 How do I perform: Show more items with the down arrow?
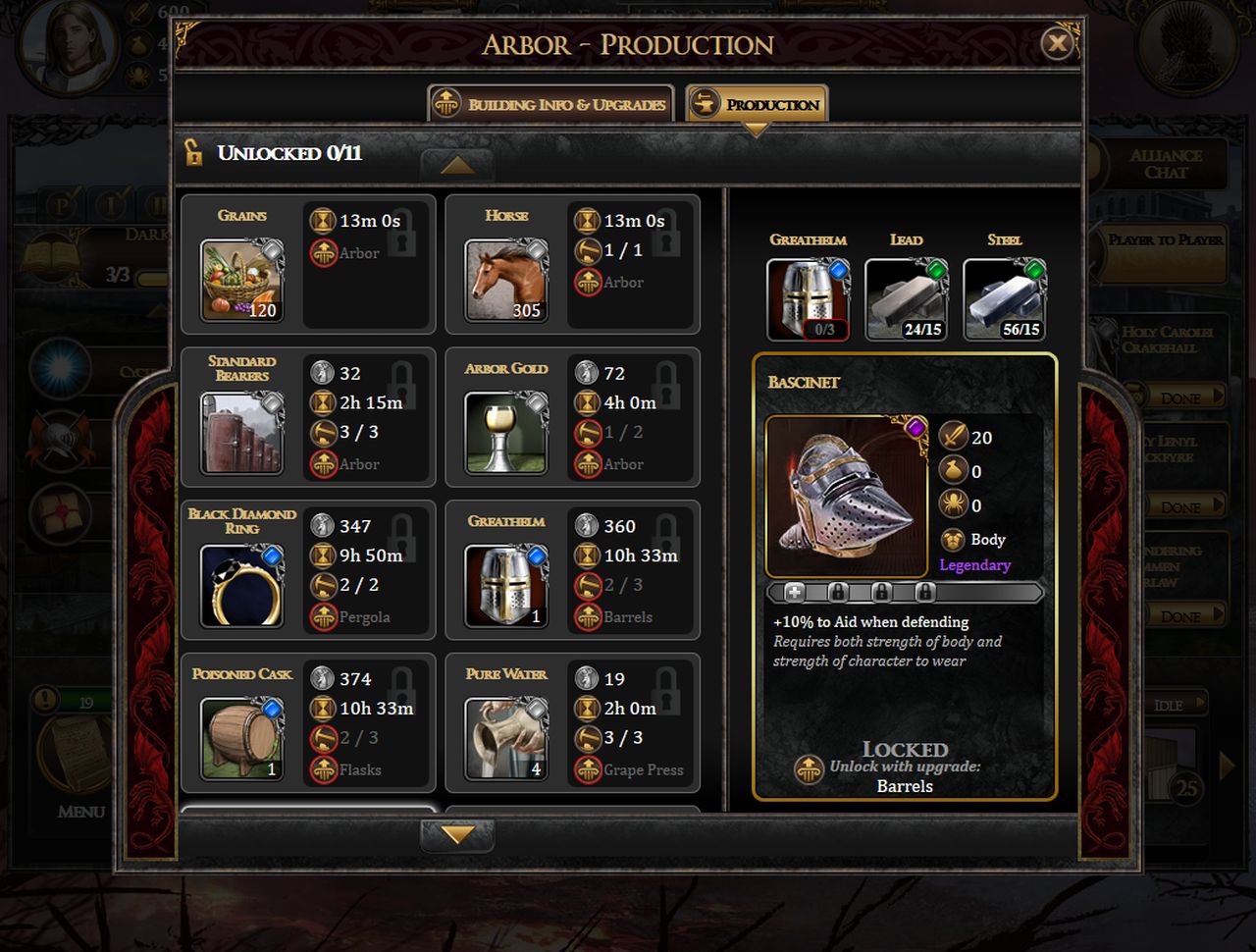457,835
